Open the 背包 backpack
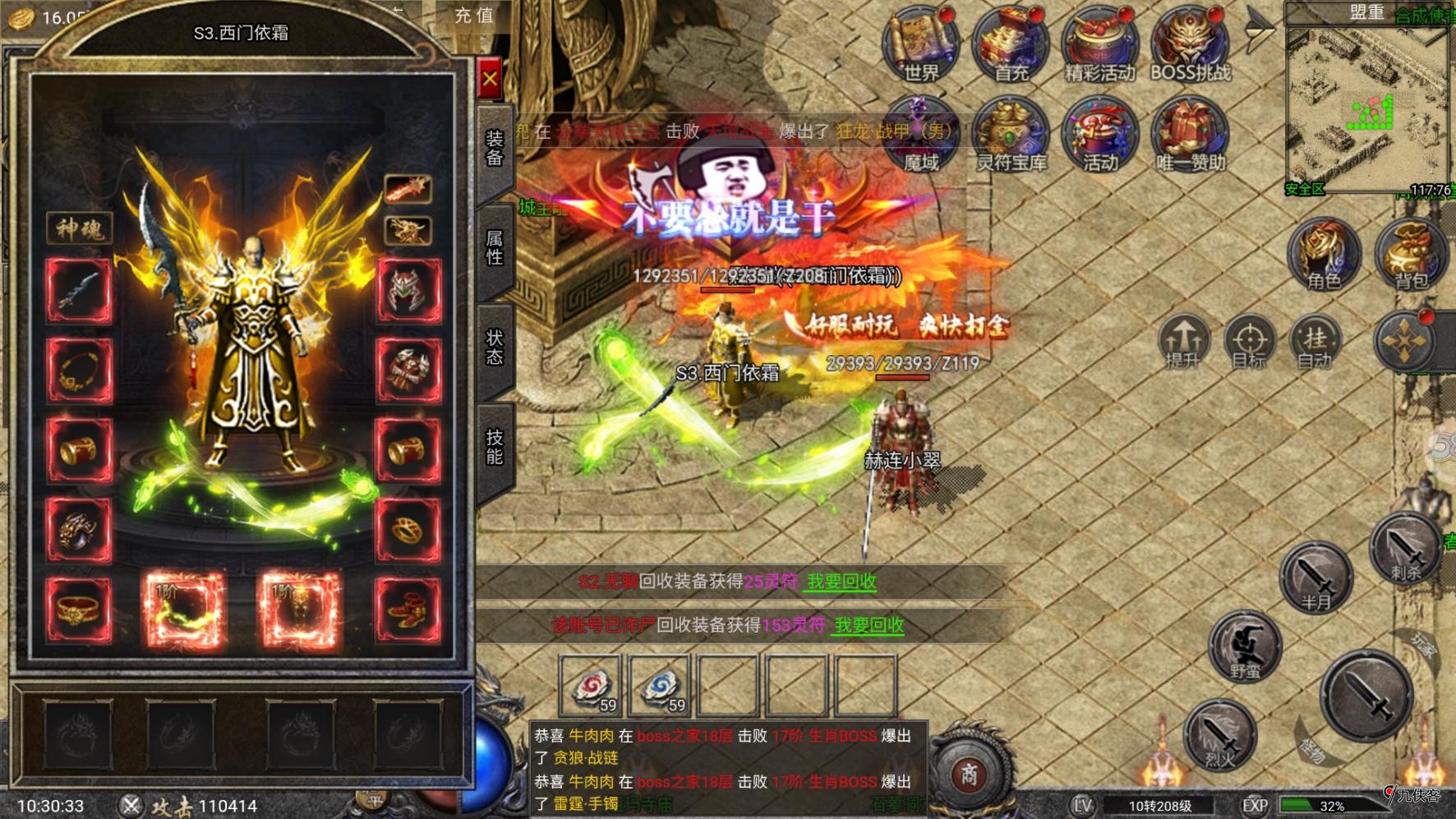Image resolution: width=1456 pixels, height=819 pixels. point(1410,255)
